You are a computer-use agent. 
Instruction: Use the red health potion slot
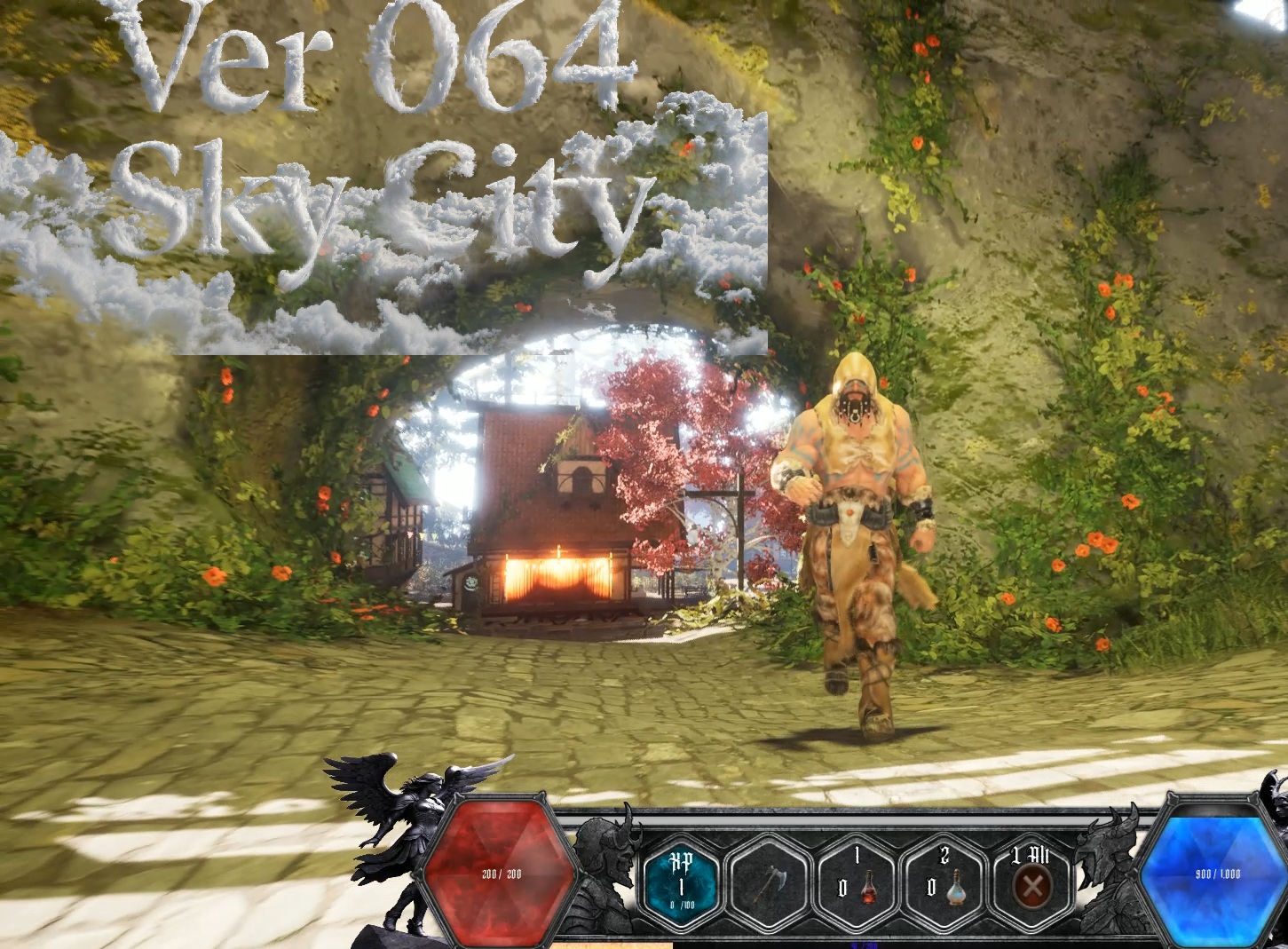click(x=857, y=882)
